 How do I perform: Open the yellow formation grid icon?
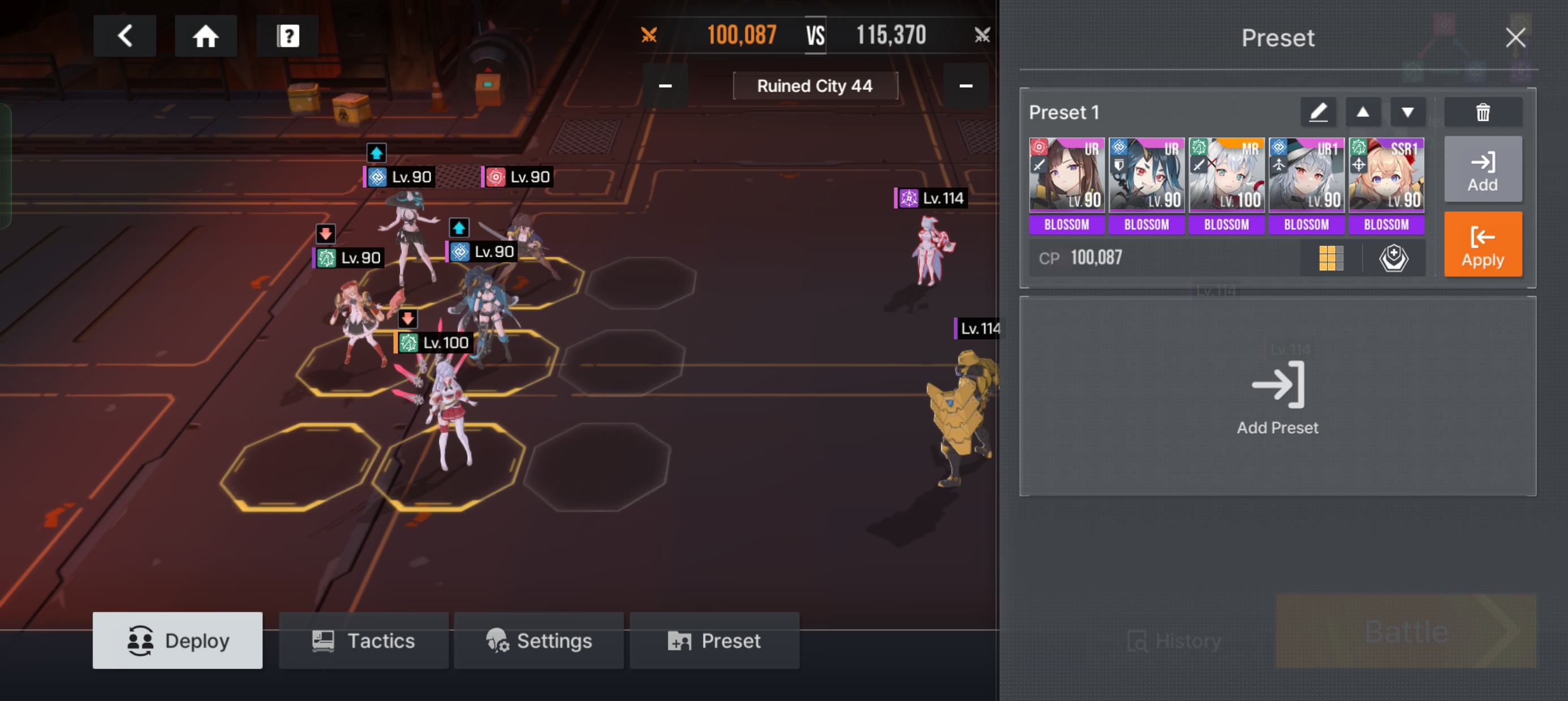click(1330, 258)
